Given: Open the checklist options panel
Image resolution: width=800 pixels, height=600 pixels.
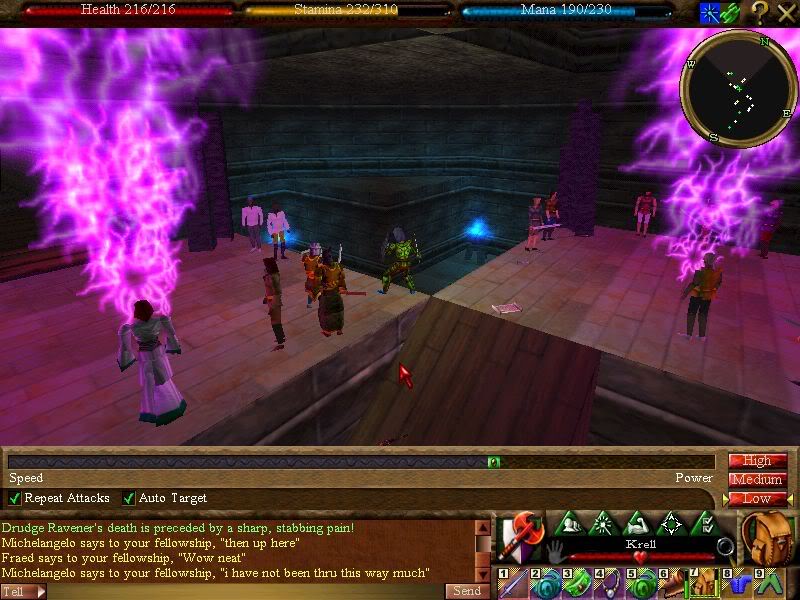Looking at the screenshot, I should [x=703, y=523].
